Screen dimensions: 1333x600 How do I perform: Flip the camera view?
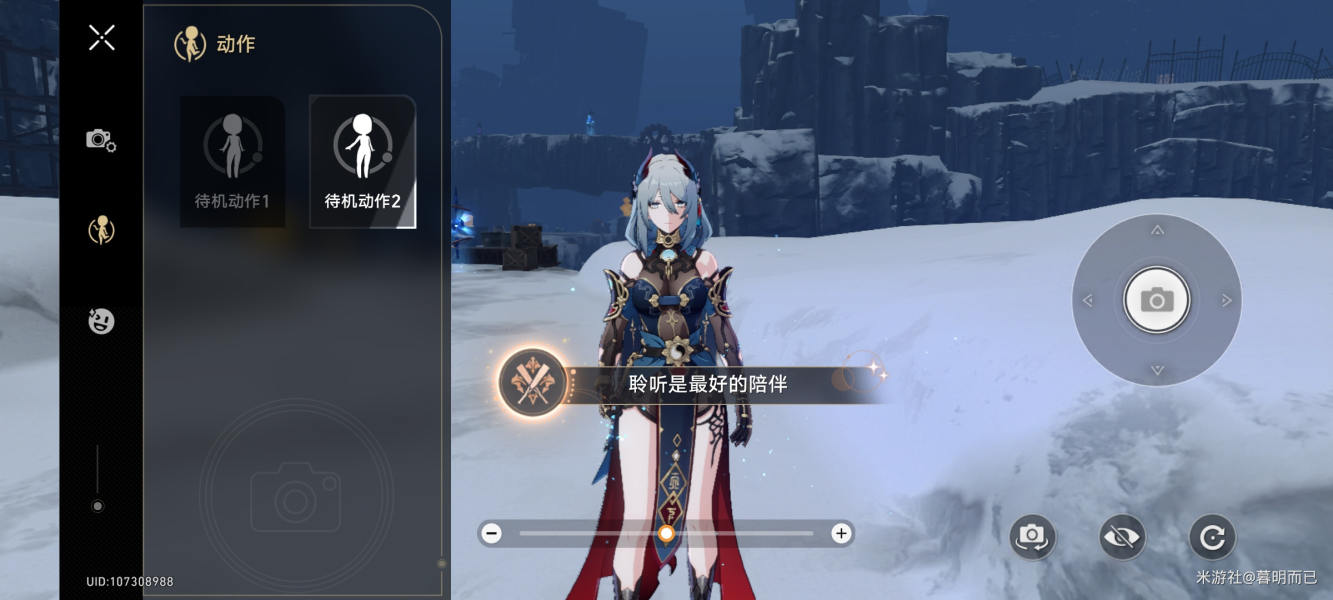point(1032,538)
